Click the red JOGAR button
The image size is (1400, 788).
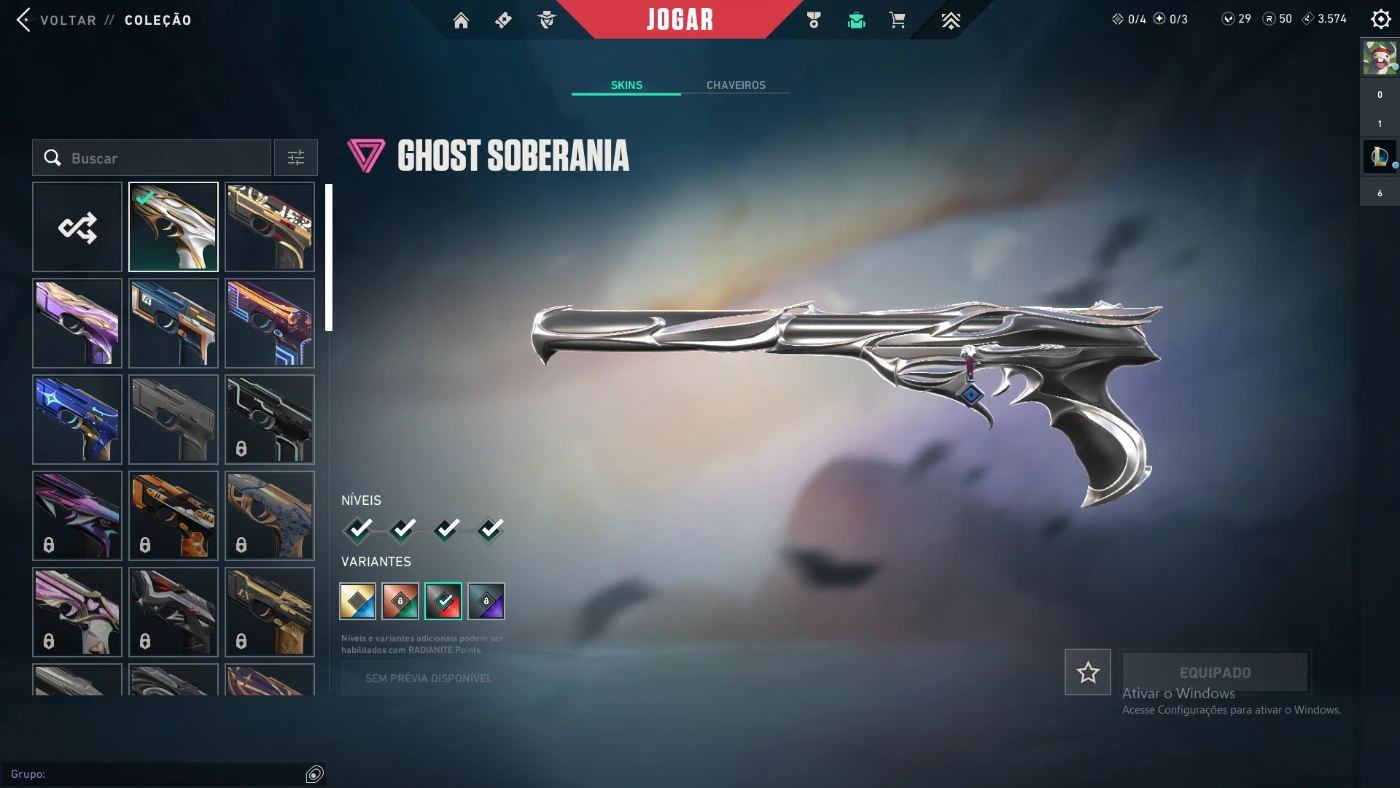[680, 20]
